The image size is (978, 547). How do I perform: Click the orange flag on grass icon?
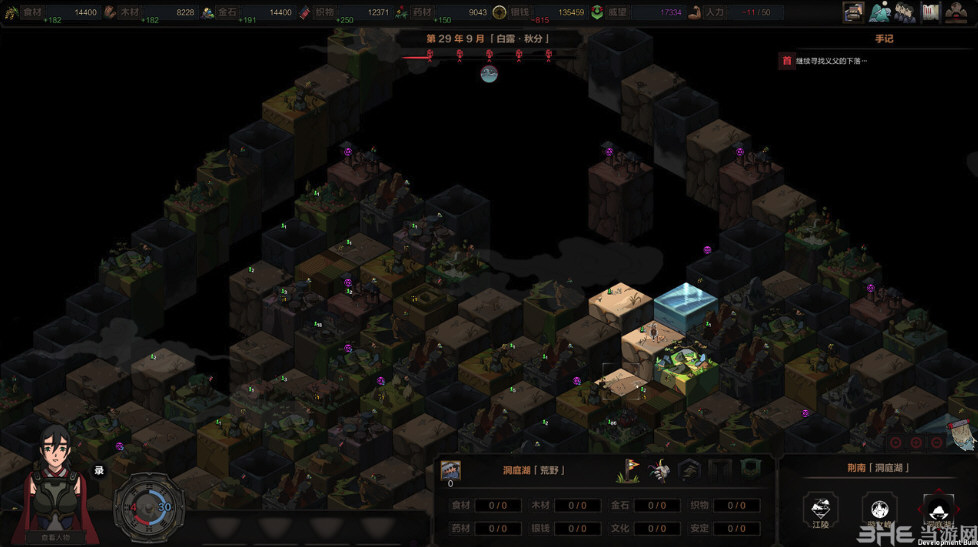coord(632,468)
